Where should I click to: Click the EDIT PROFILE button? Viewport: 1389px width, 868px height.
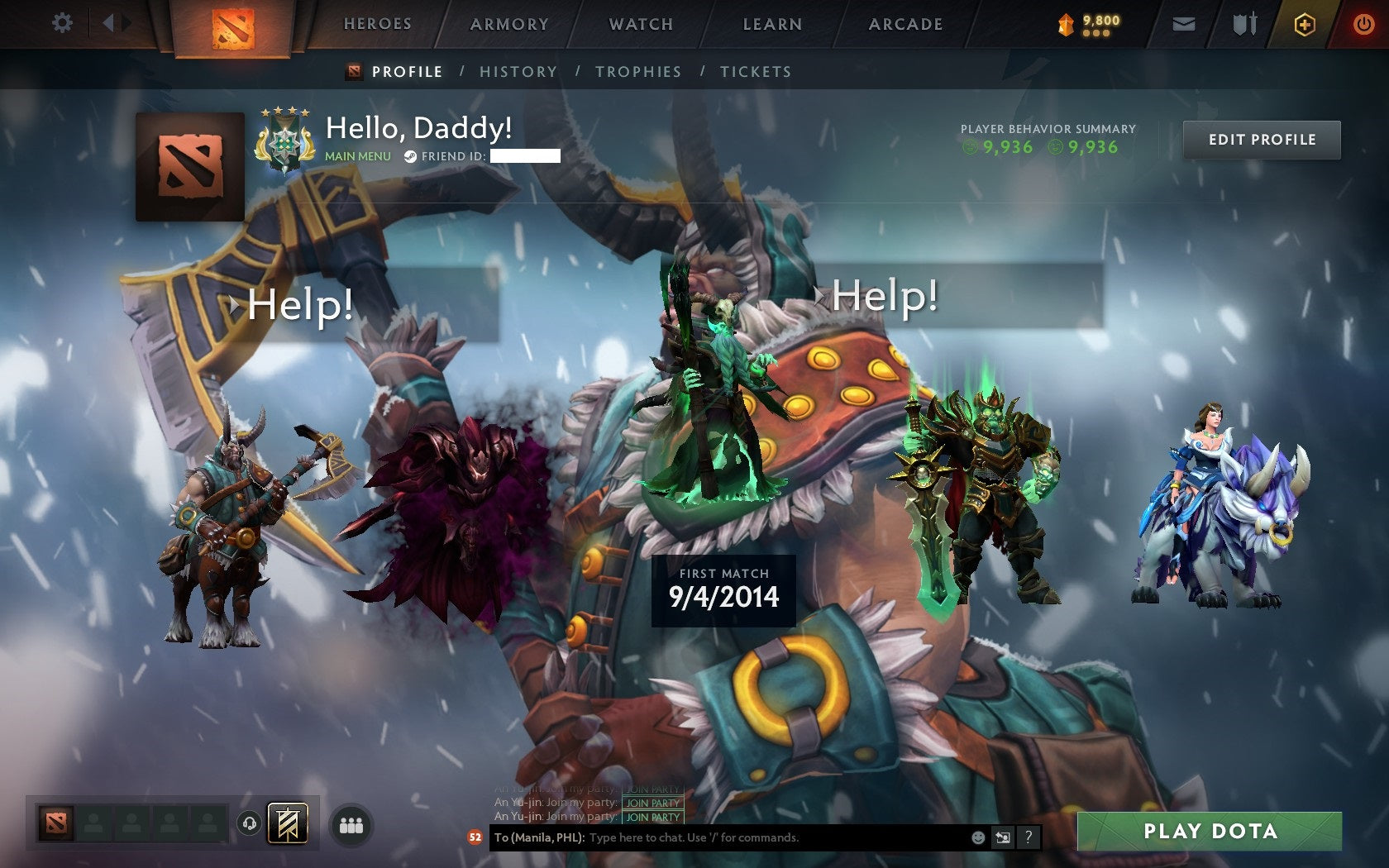click(x=1263, y=140)
